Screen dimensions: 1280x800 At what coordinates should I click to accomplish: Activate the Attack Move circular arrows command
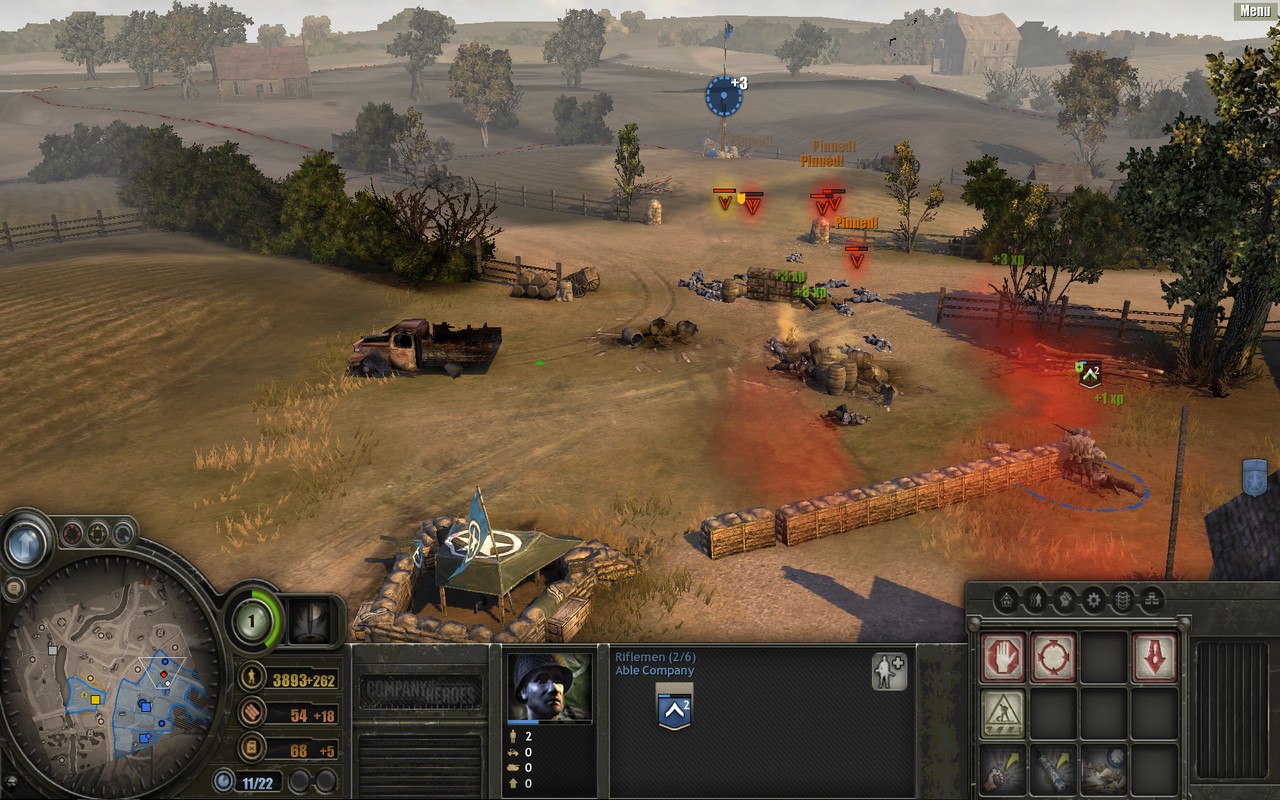click(x=1053, y=658)
